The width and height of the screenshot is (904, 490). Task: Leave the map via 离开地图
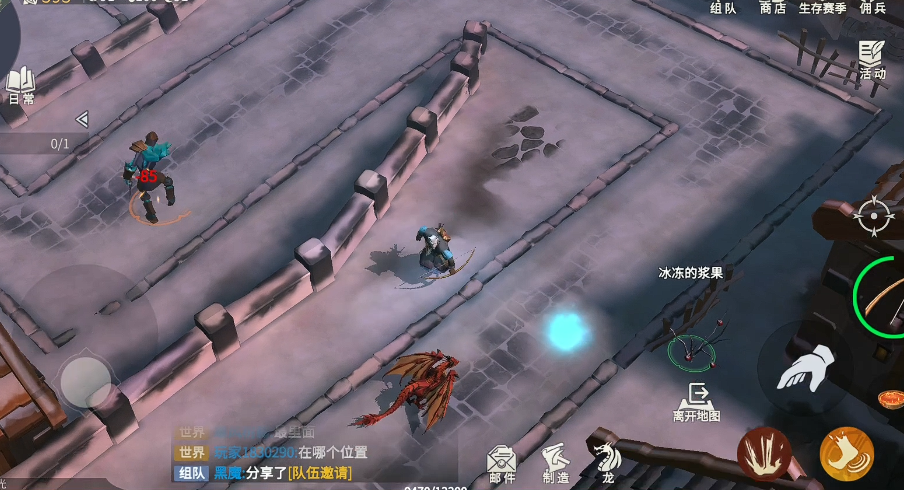pyautogui.click(x=697, y=402)
